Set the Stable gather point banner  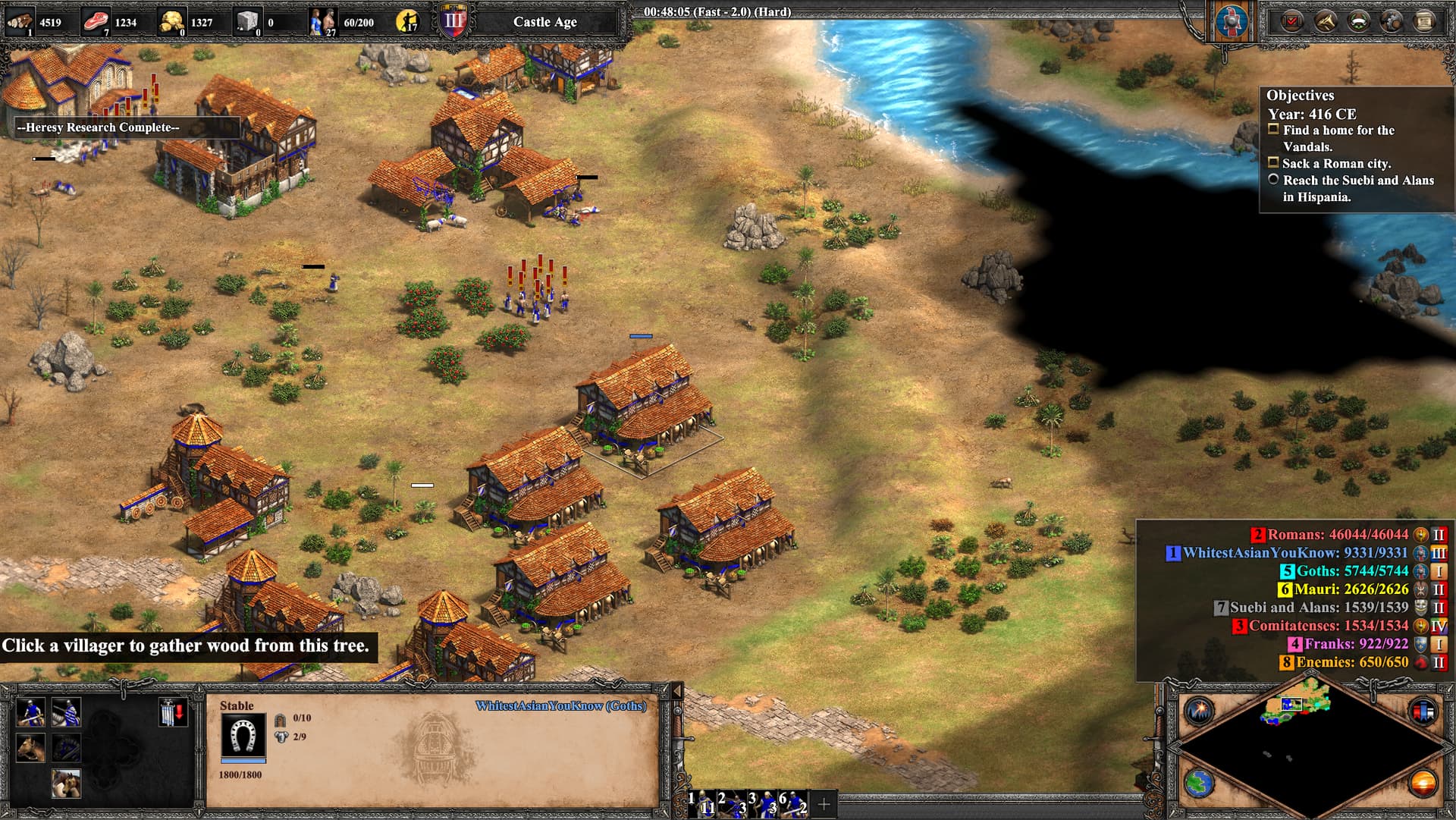coord(172,712)
